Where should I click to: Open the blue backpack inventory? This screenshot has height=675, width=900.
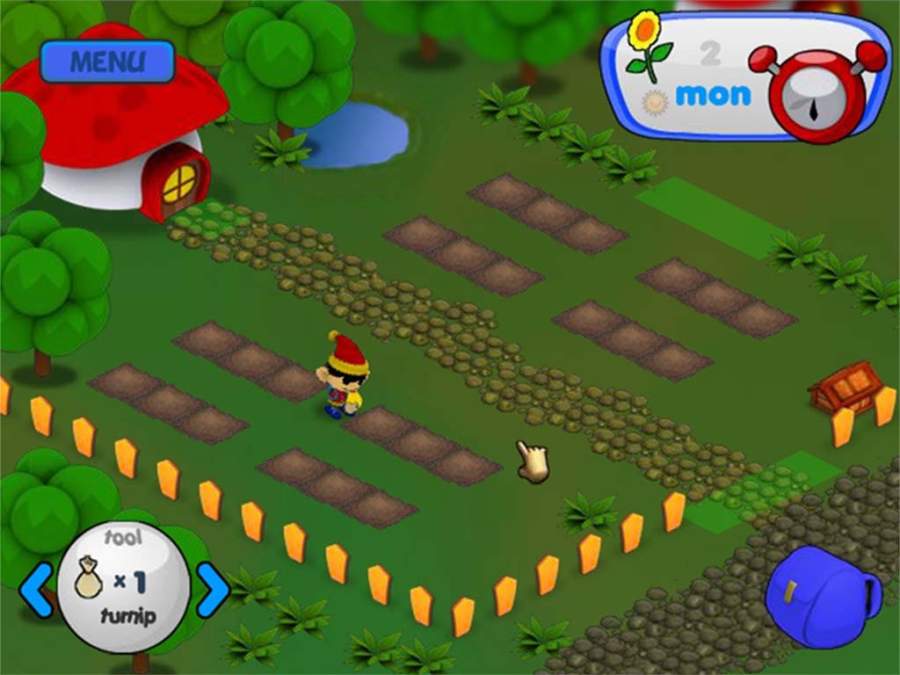pos(822,597)
